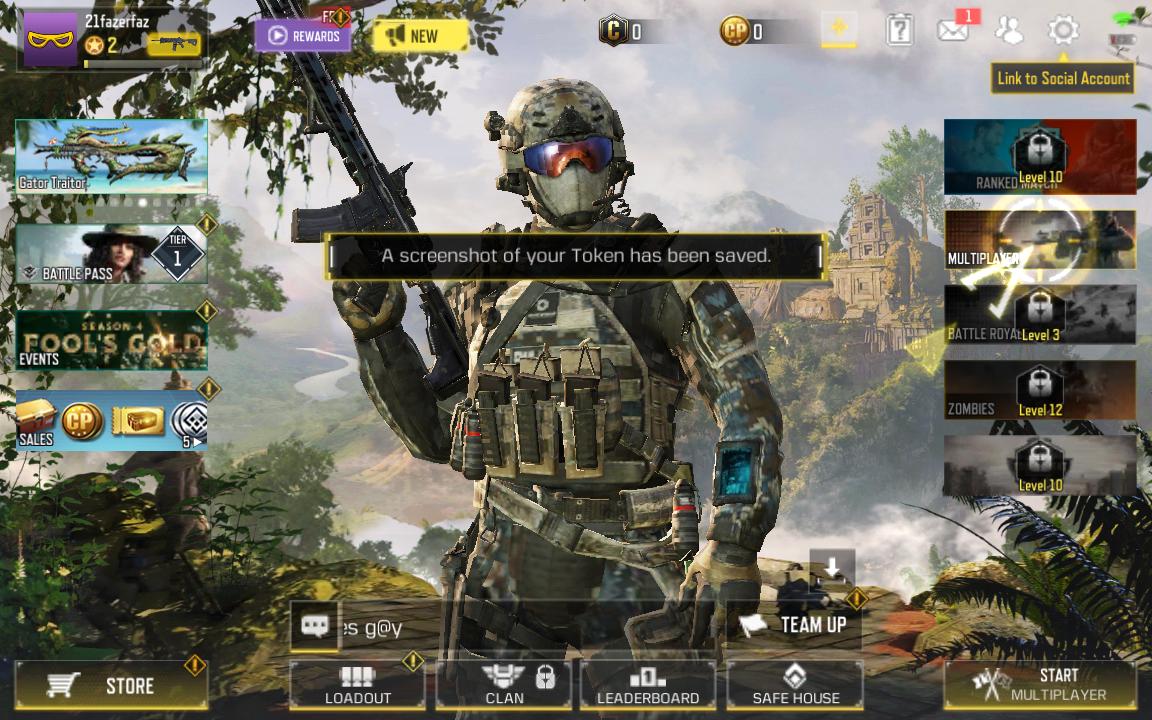View the Leaderboard

pos(648,685)
